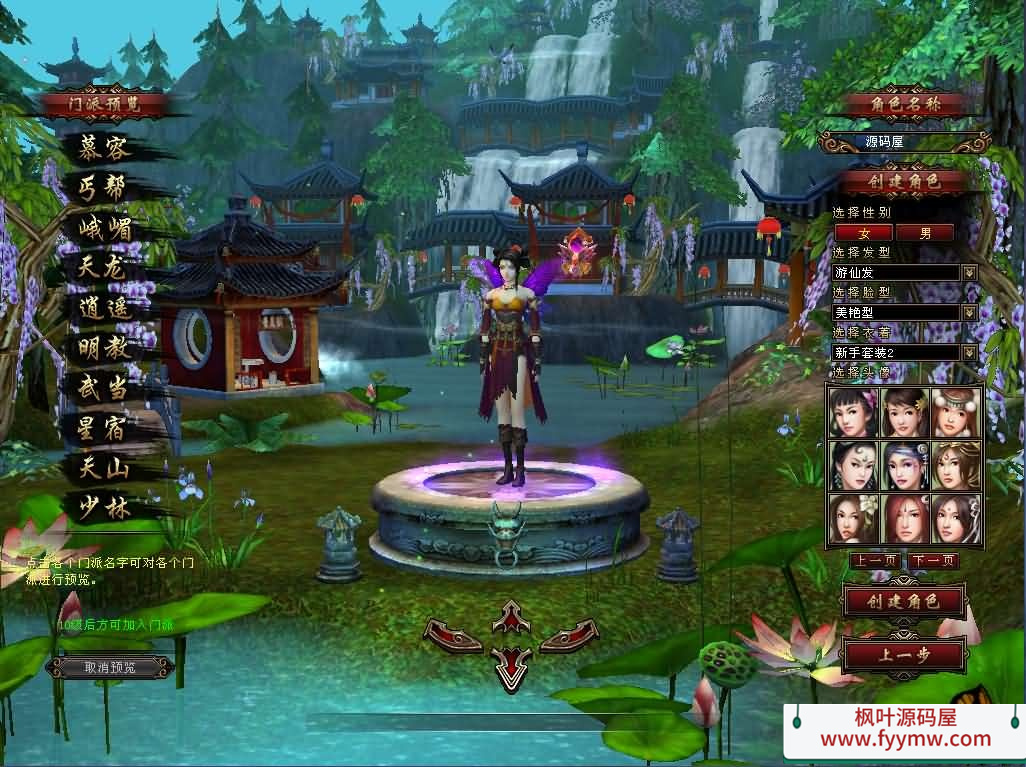The width and height of the screenshot is (1026, 767).
Task: Preview the 天山 sect
Action: [104, 467]
